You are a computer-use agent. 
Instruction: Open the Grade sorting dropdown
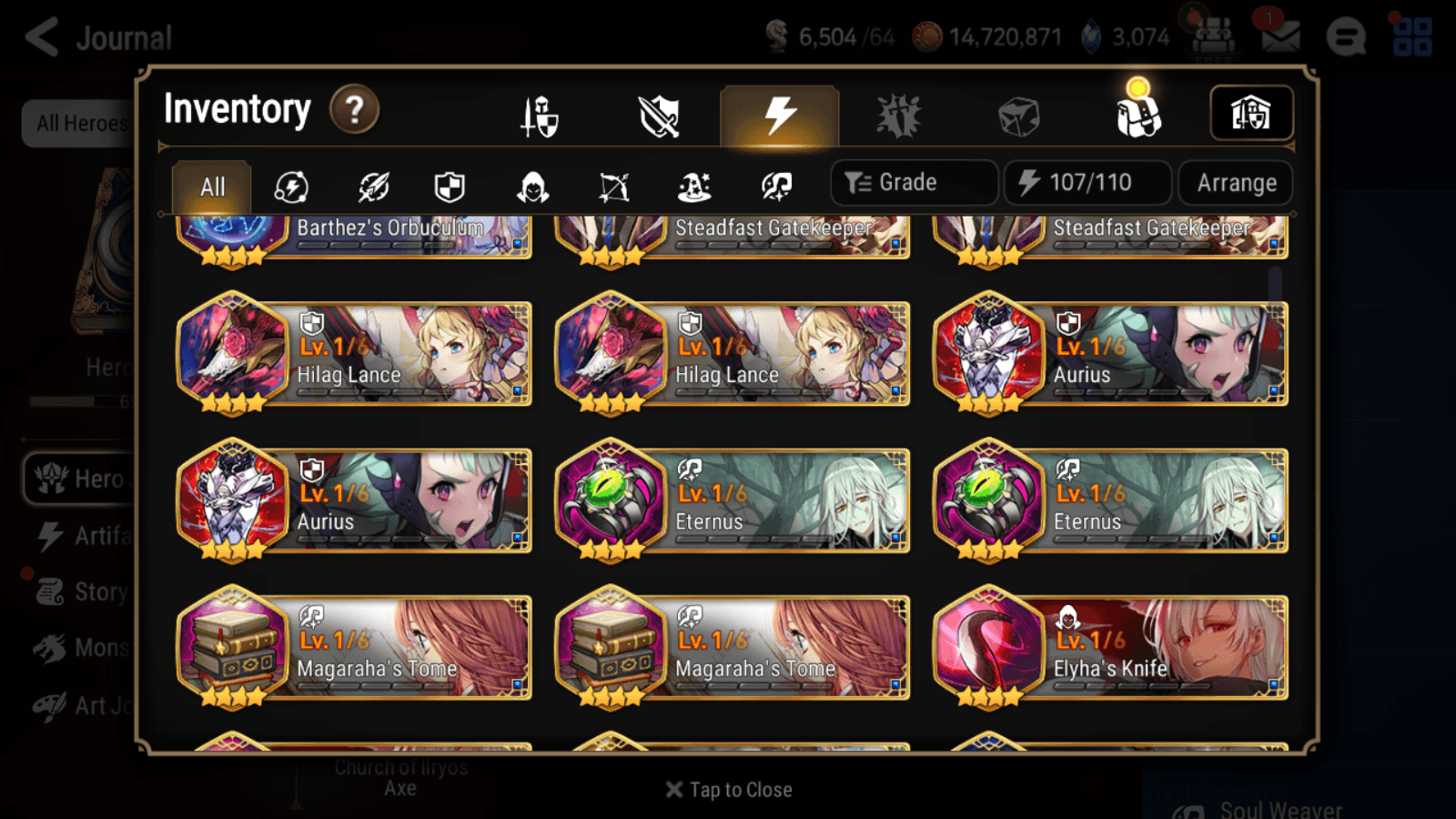click(913, 182)
